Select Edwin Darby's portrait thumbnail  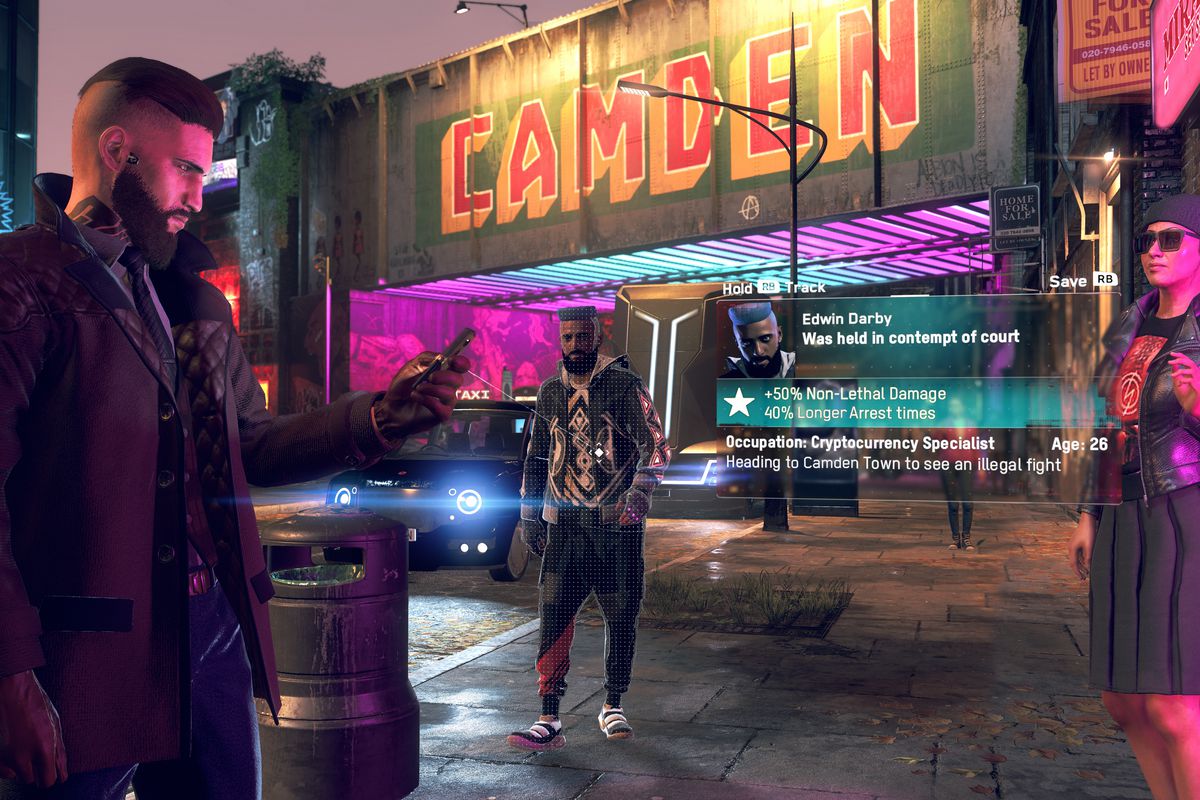[757, 339]
